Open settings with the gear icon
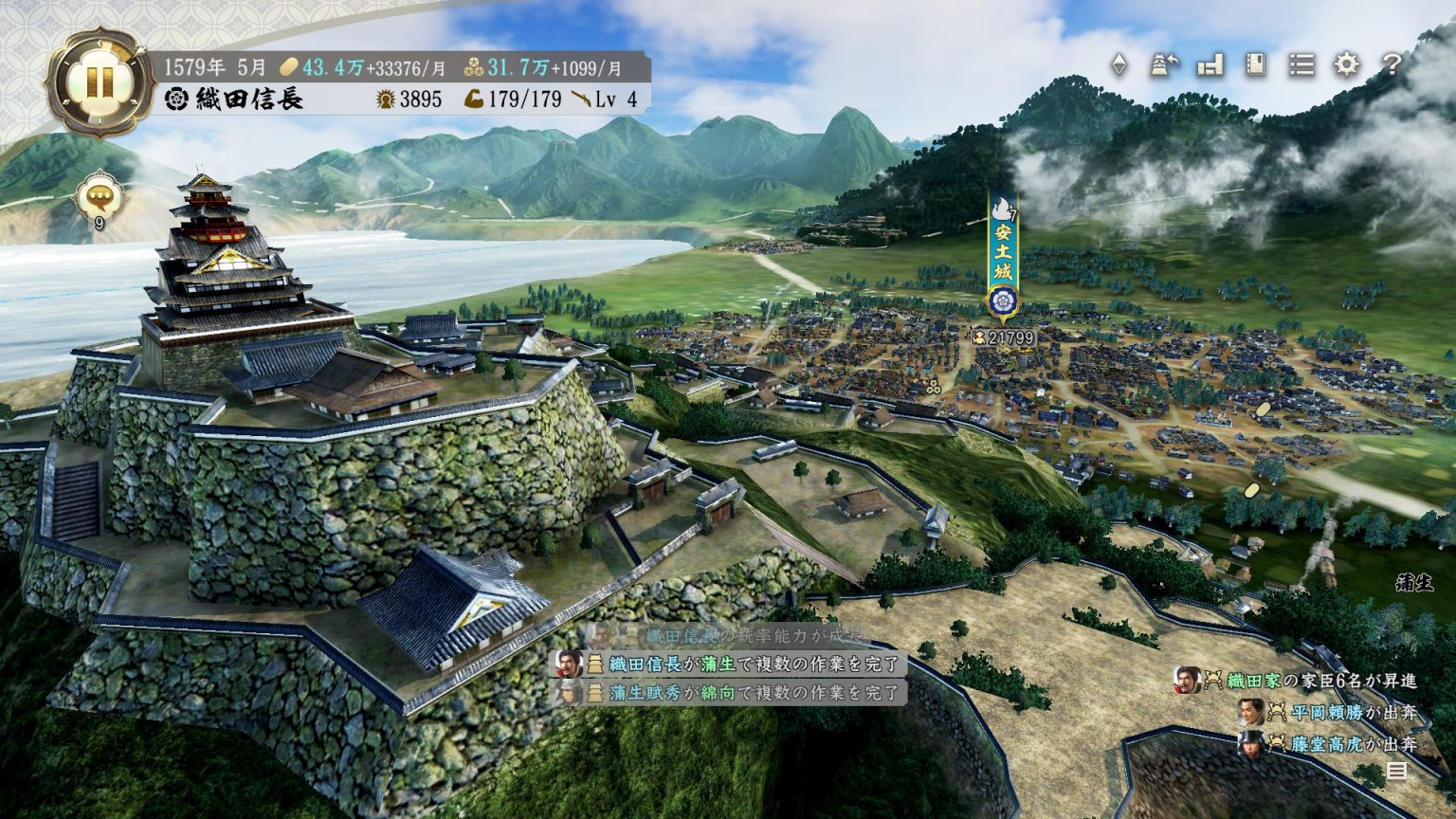This screenshot has width=1456, height=819. (x=1346, y=64)
